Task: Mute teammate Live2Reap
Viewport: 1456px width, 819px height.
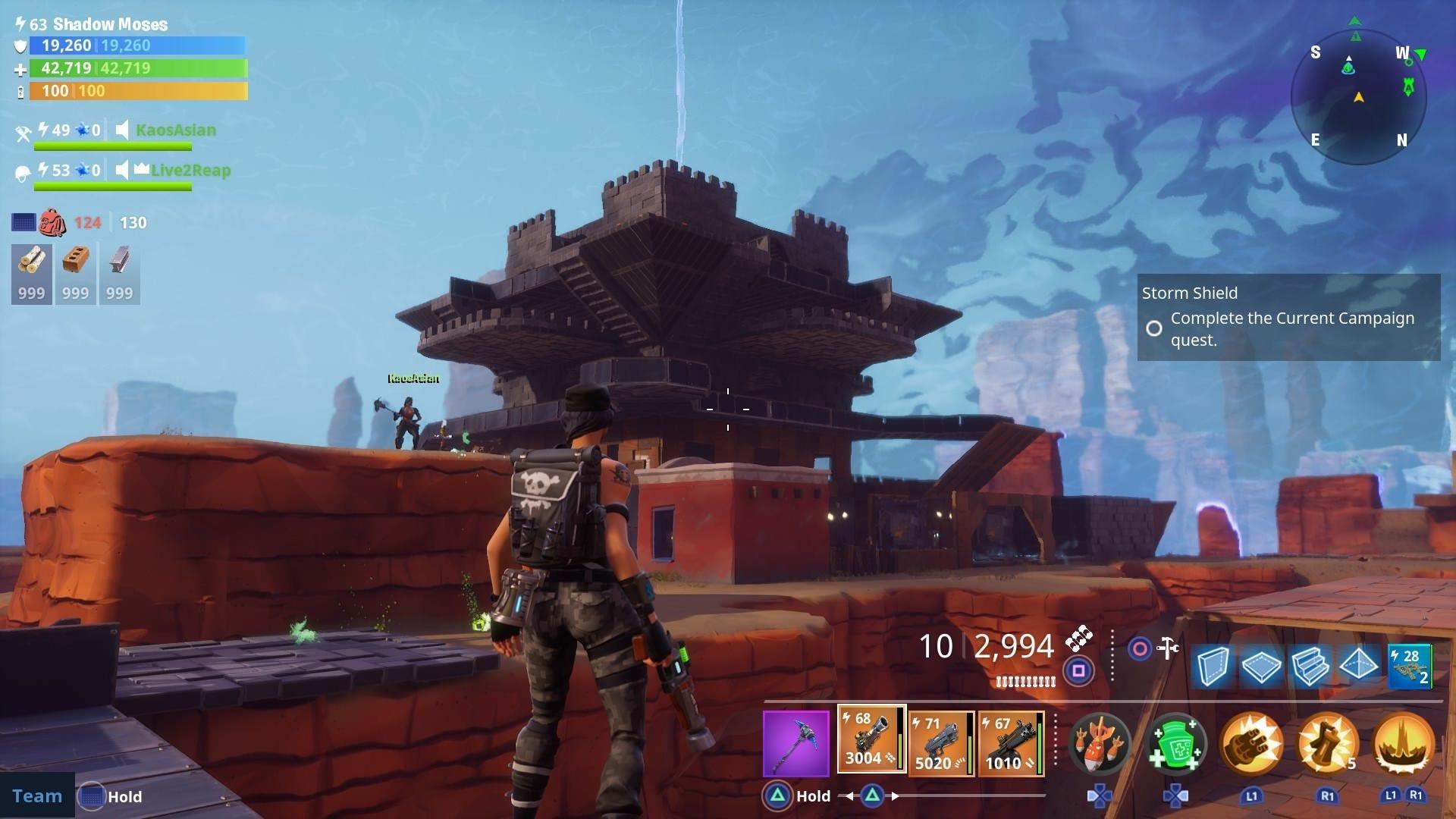Action: (x=121, y=171)
